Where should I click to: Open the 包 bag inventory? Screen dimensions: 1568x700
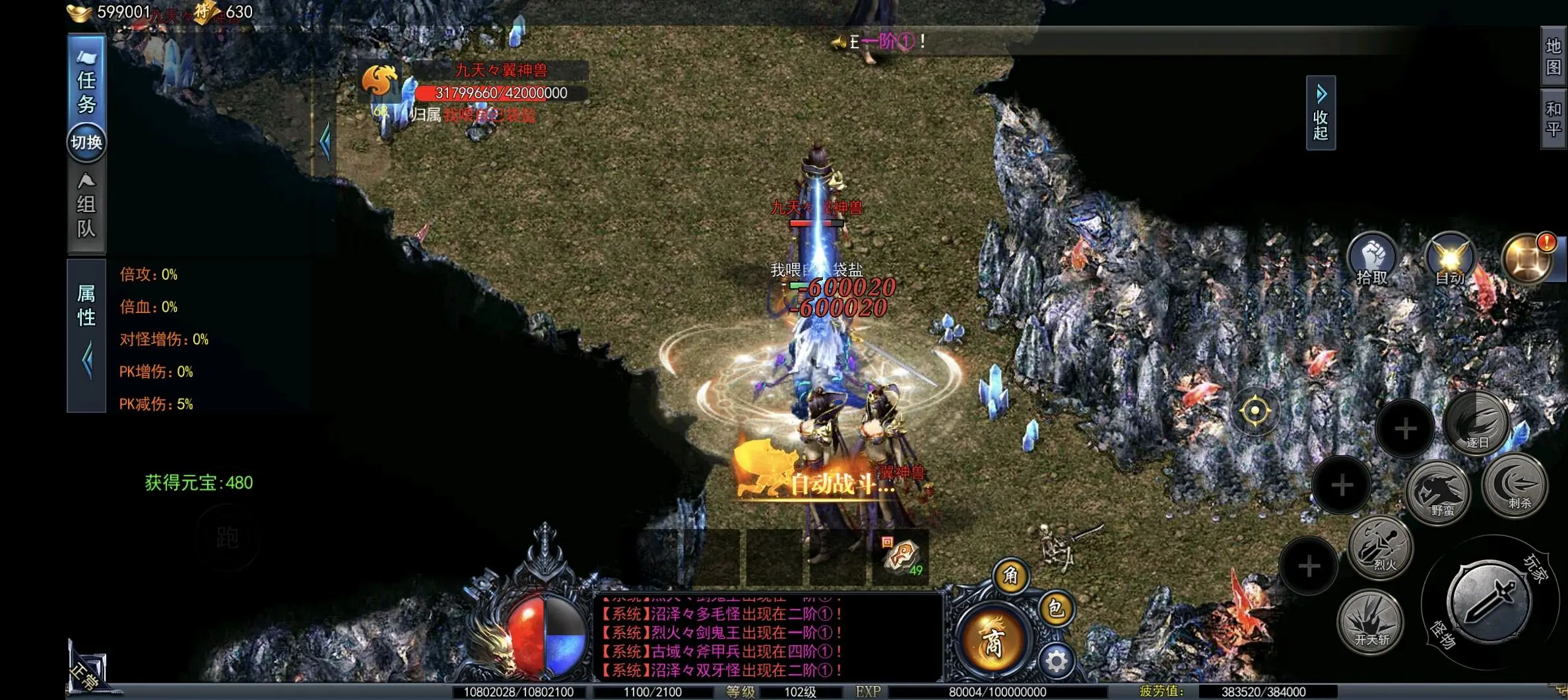coord(1055,608)
